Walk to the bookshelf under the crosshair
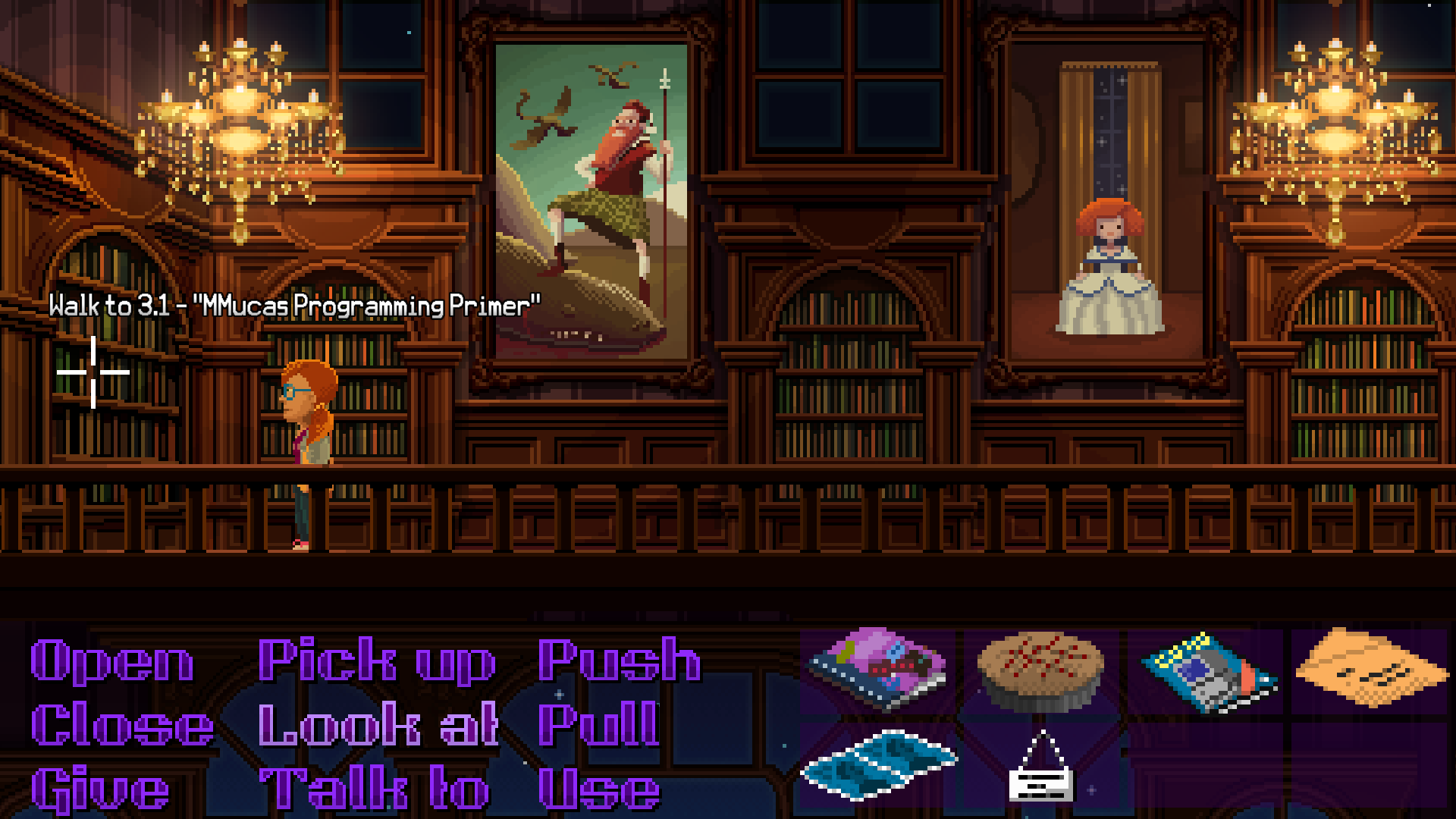The width and height of the screenshot is (1456, 819). [x=93, y=372]
